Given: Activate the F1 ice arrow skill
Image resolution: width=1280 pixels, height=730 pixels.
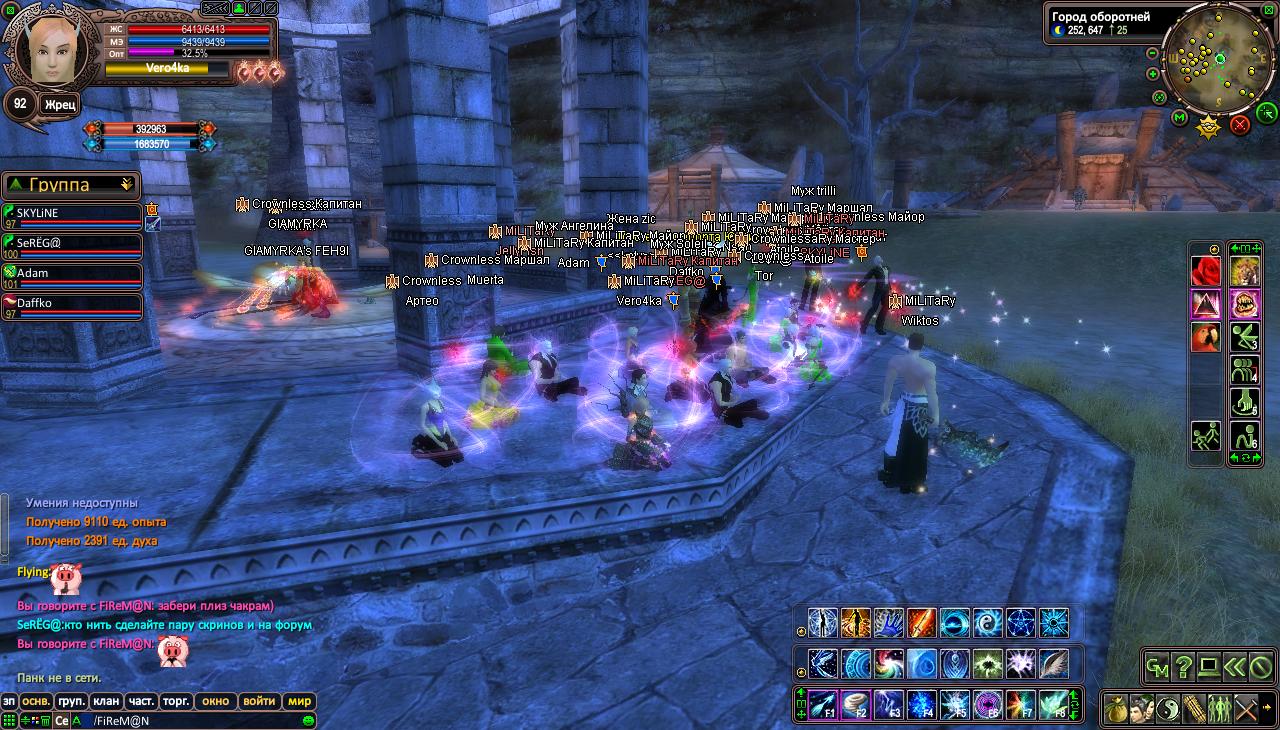Looking at the screenshot, I should point(823,704).
